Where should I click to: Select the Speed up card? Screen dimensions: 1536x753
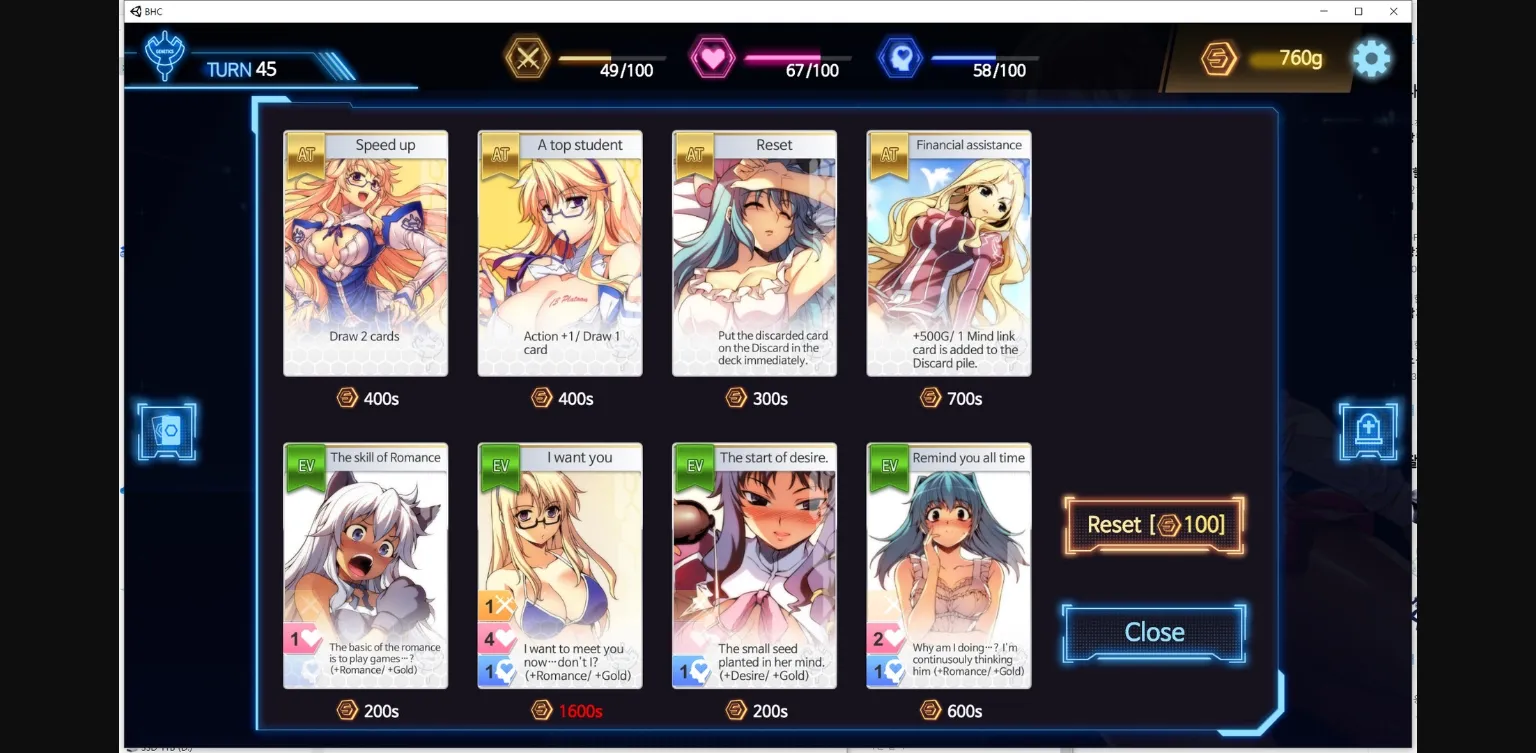tap(365, 253)
